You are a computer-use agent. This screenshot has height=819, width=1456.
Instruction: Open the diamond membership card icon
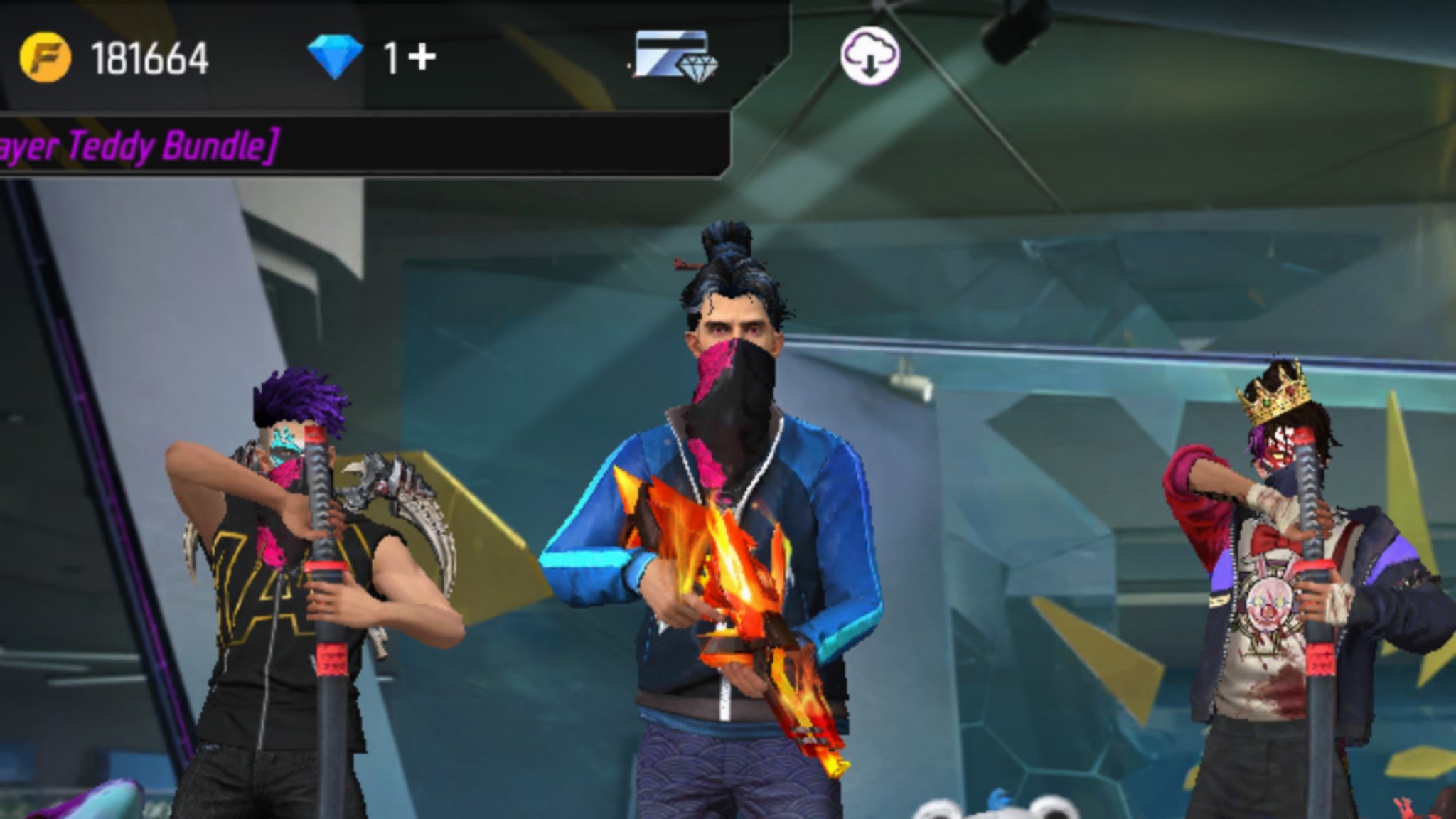click(675, 54)
